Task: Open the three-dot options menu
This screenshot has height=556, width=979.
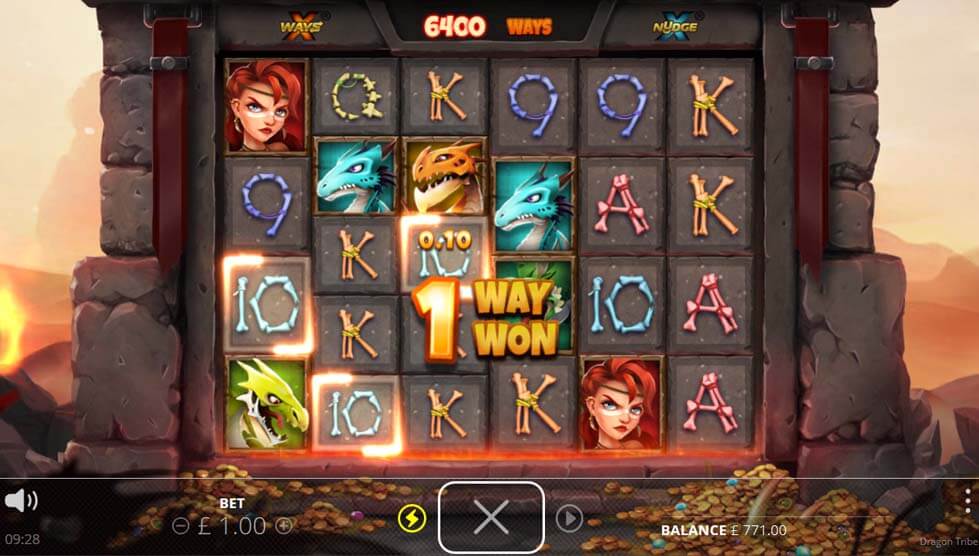Action: 968,502
